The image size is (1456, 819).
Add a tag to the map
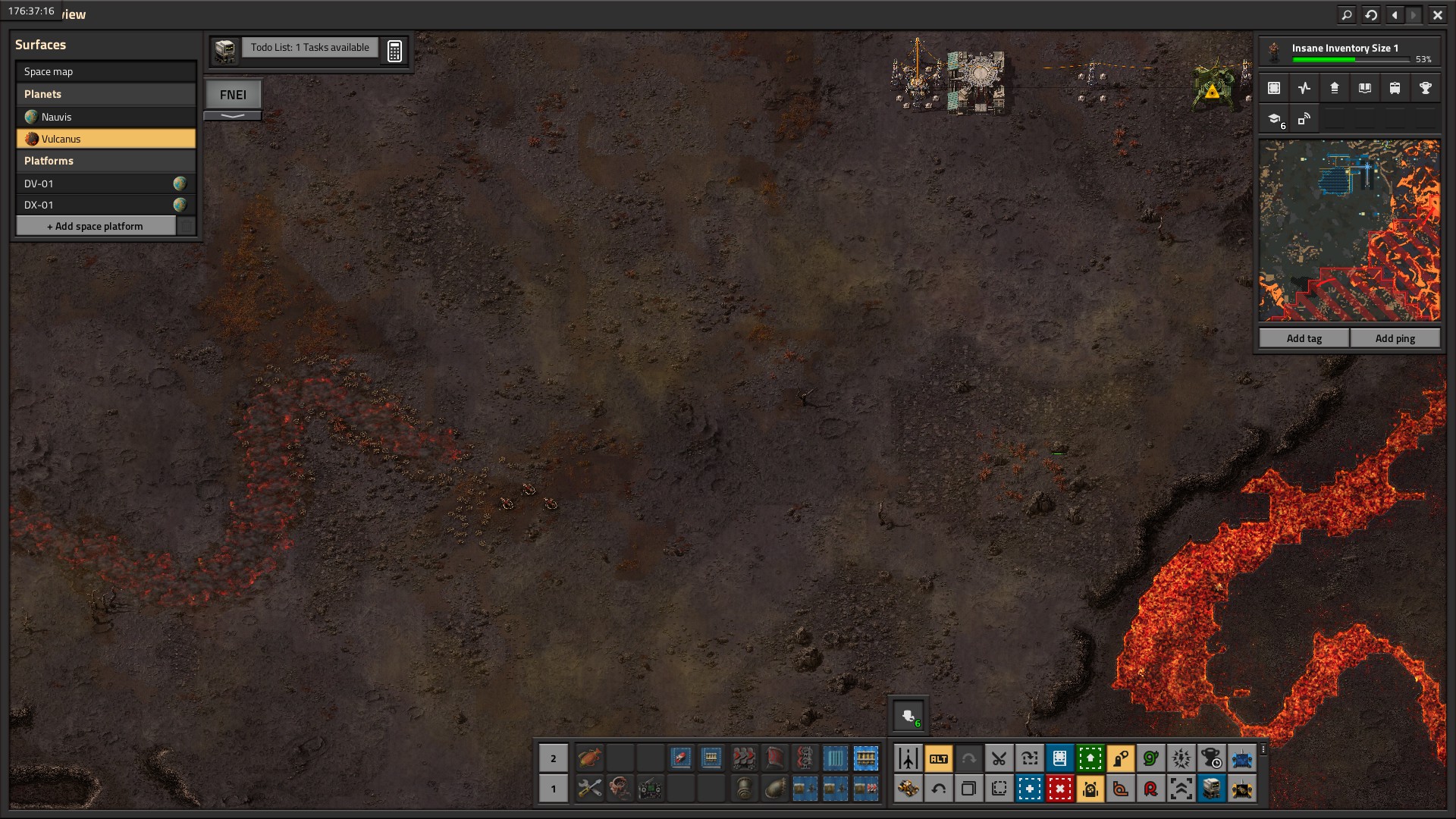pos(1304,338)
